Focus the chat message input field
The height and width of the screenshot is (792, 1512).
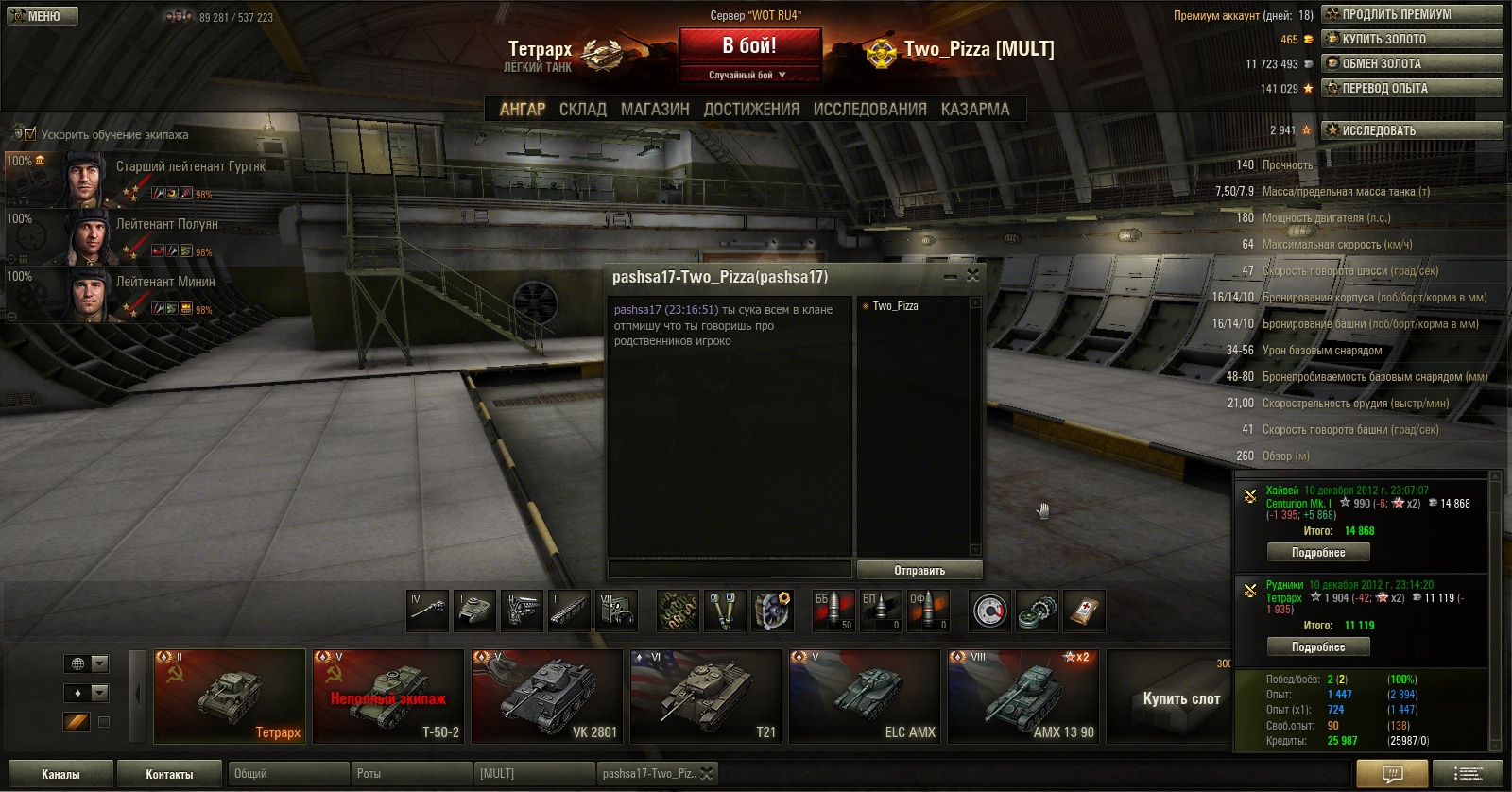pos(730,569)
